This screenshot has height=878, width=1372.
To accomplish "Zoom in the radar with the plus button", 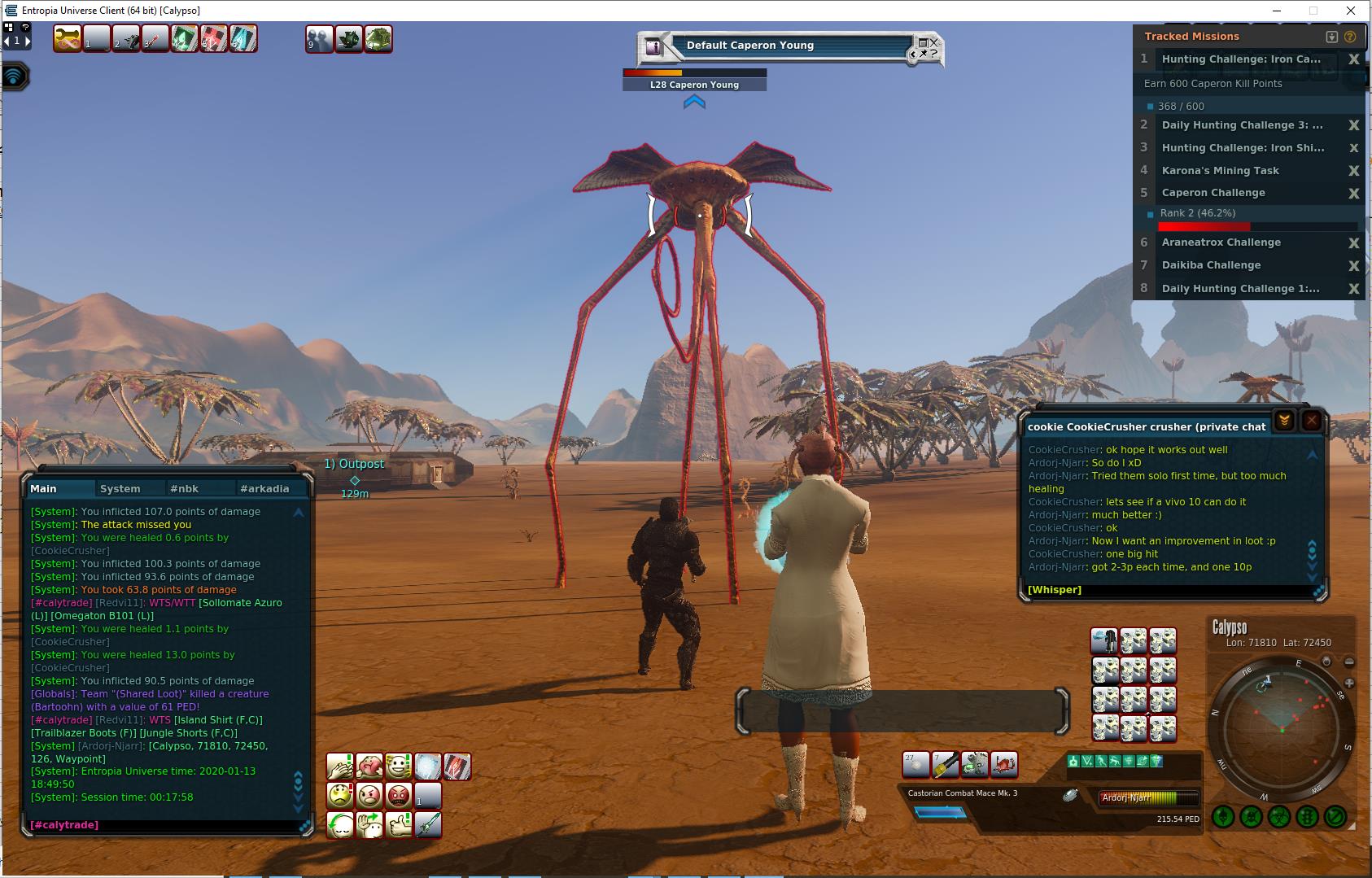I will pos(1349,684).
